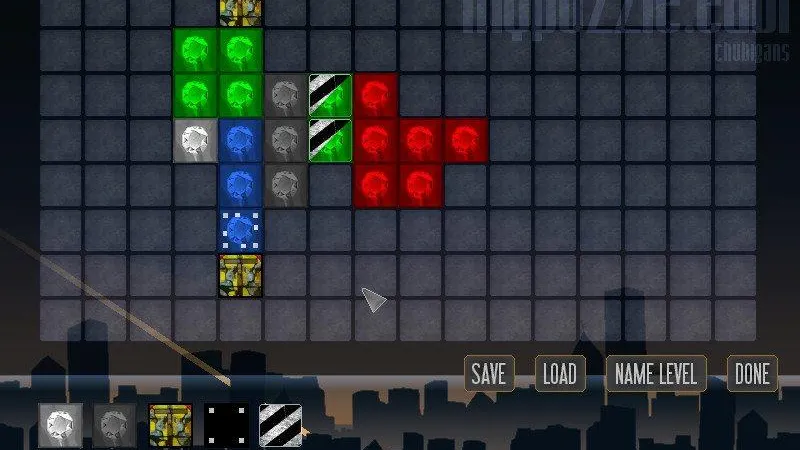
Task: Click the yellow crate tile below the blue gems
Action: tap(240, 276)
